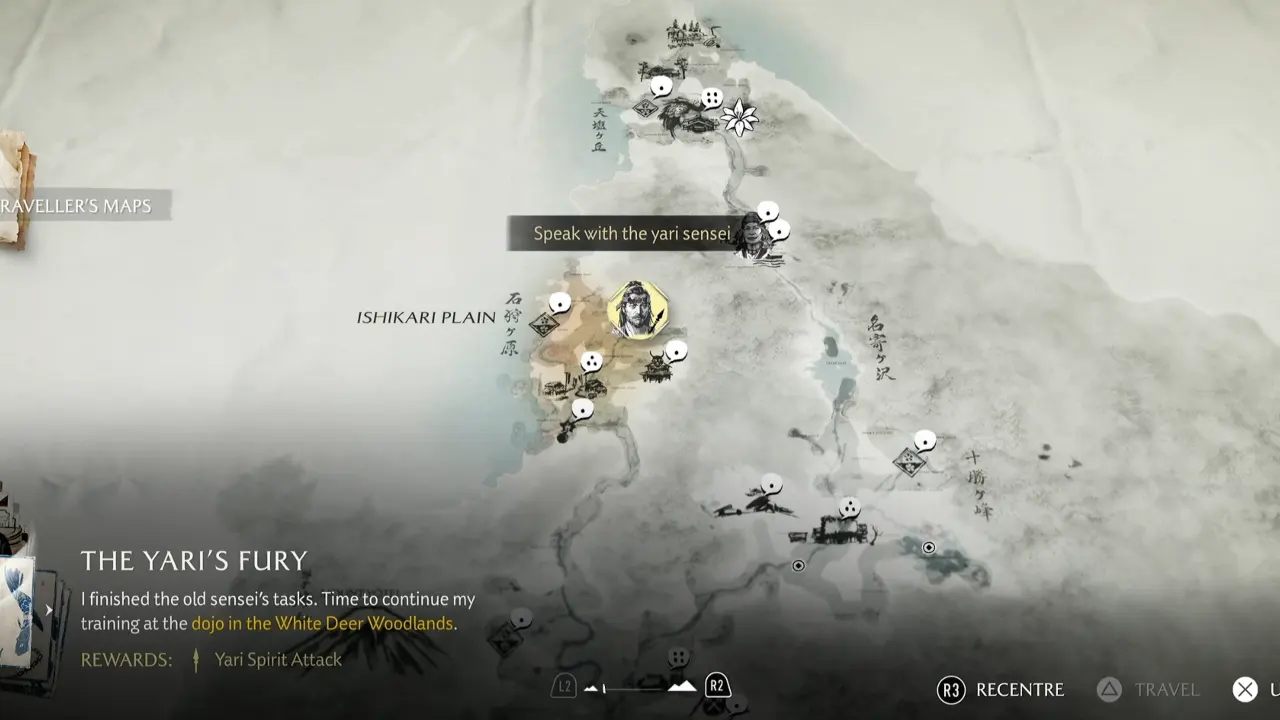
Task: Select the yari sensei portrait marker
Action: click(x=755, y=240)
